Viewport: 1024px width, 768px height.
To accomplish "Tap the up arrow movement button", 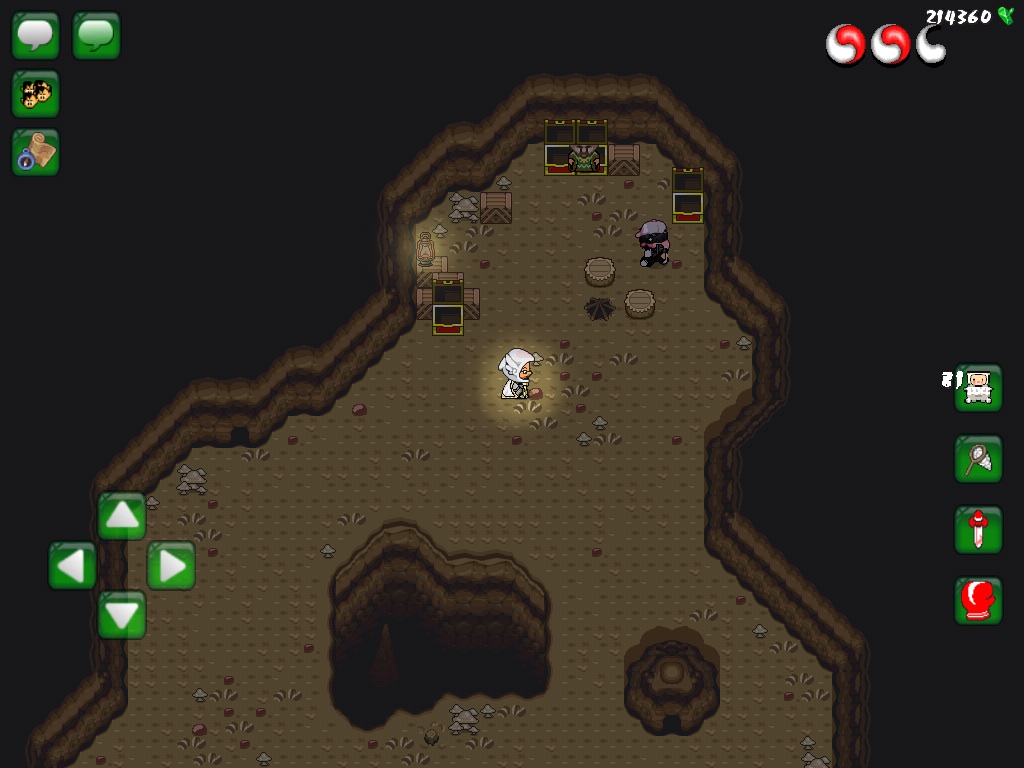I will click(122, 516).
